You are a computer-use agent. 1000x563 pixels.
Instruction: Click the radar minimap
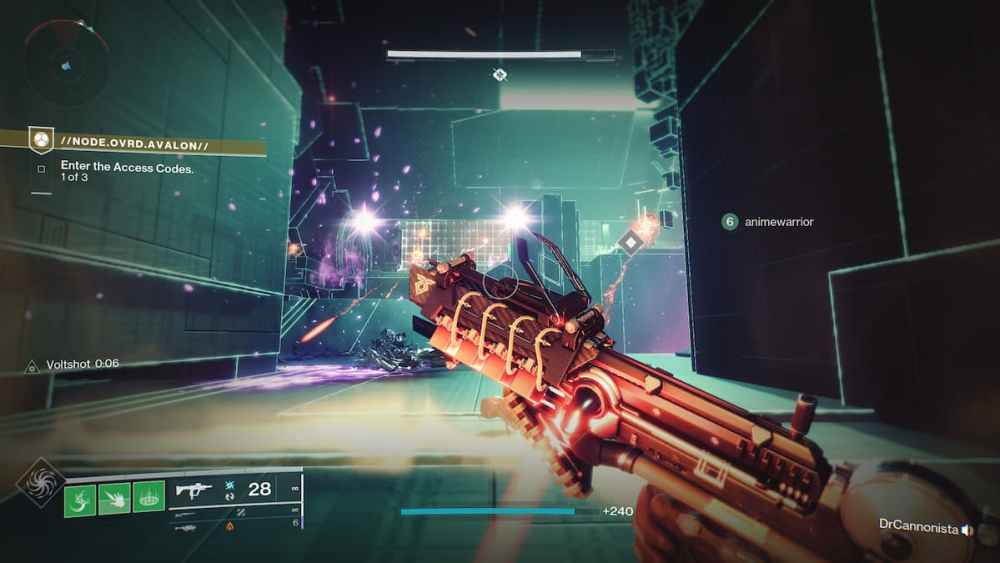62,62
